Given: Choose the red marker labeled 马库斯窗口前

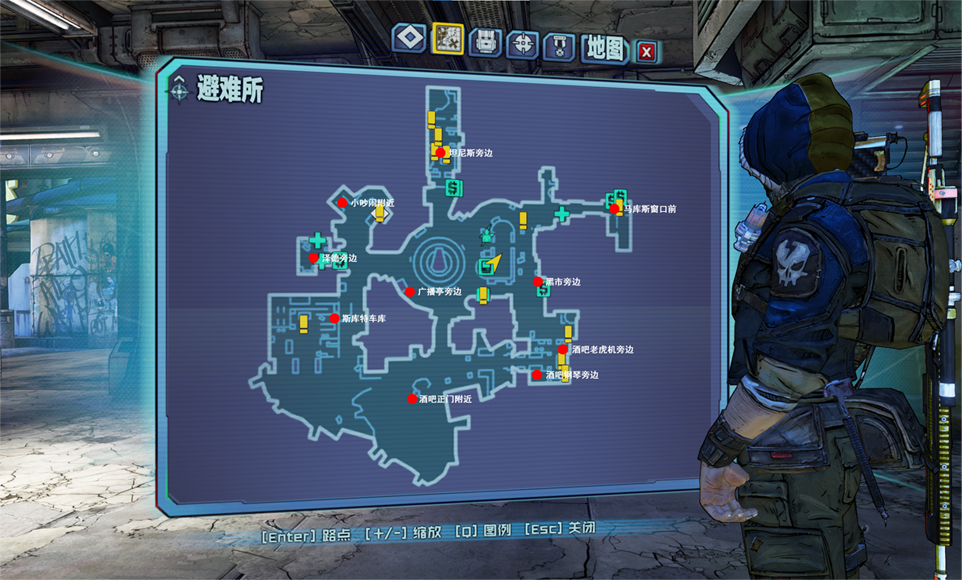Looking at the screenshot, I should click(614, 208).
